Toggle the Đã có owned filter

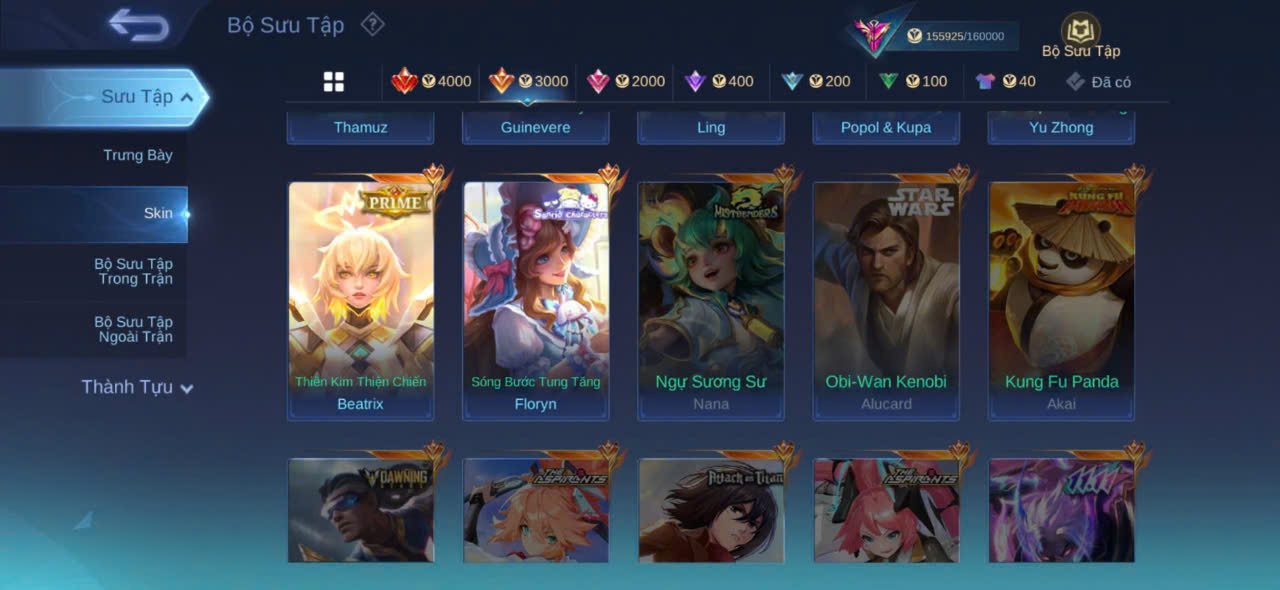click(x=1098, y=82)
